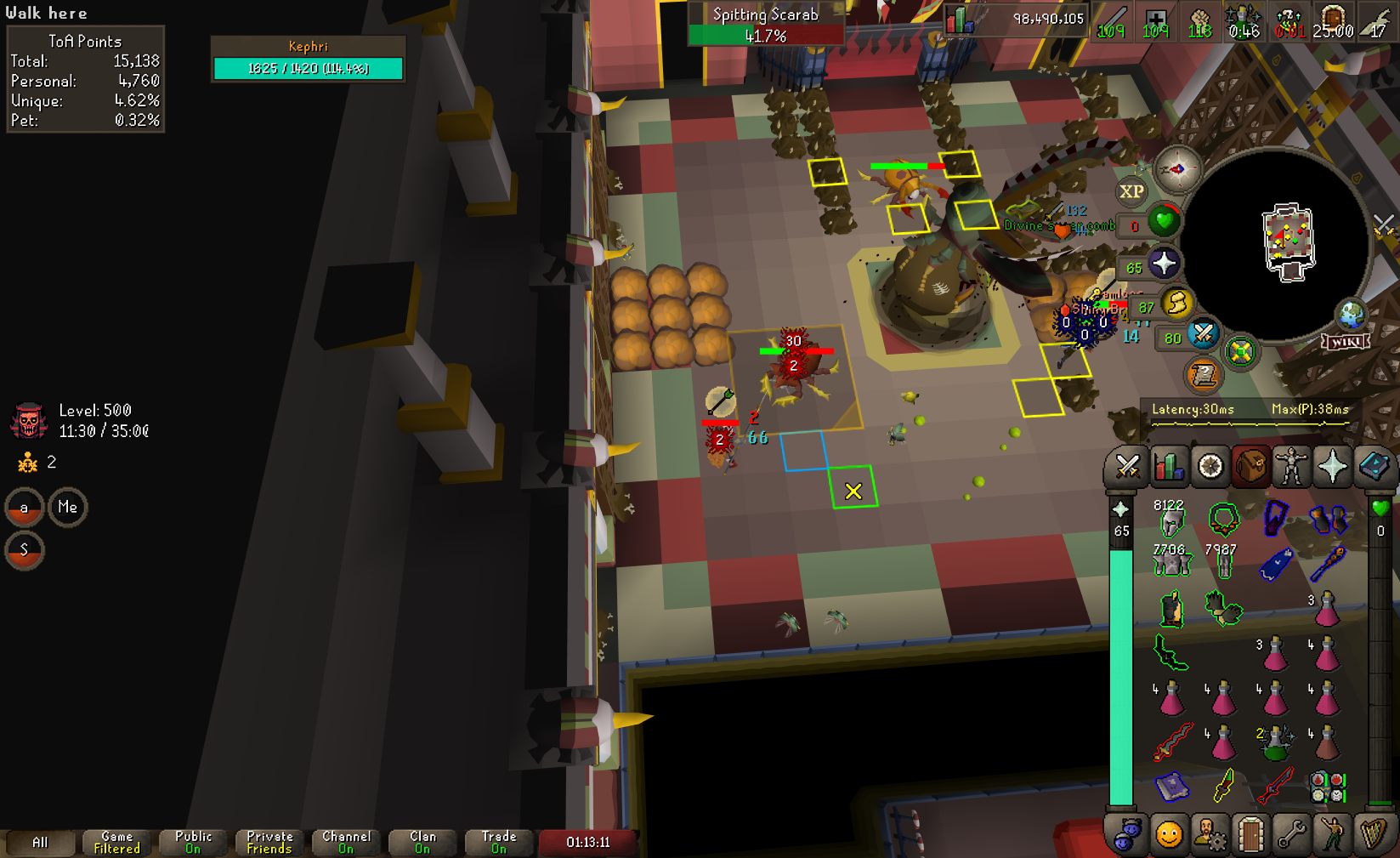Screen dimensions: 1400x858
Task: Toggle the XP drops button
Action: 1131,191
